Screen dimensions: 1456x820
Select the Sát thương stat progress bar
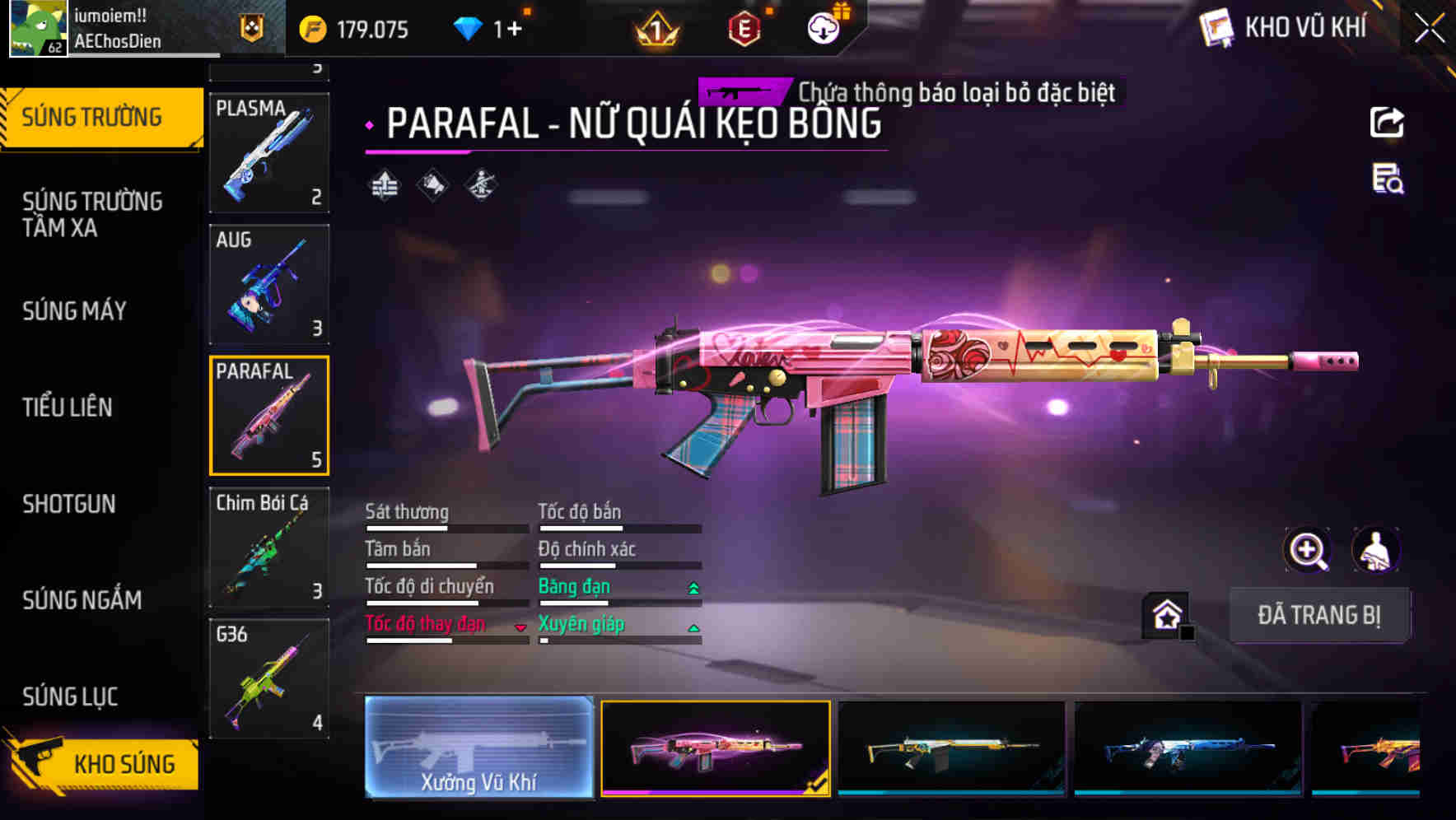(x=446, y=528)
